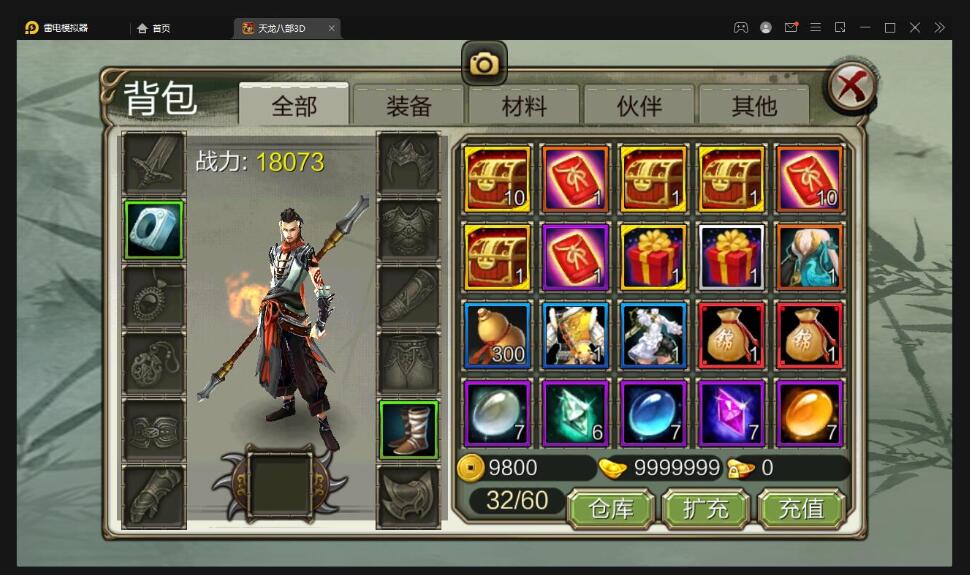This screenshot has width=970, height=575.
Task: Show the 伙伴 companions tab
Action: pos(639,105)
